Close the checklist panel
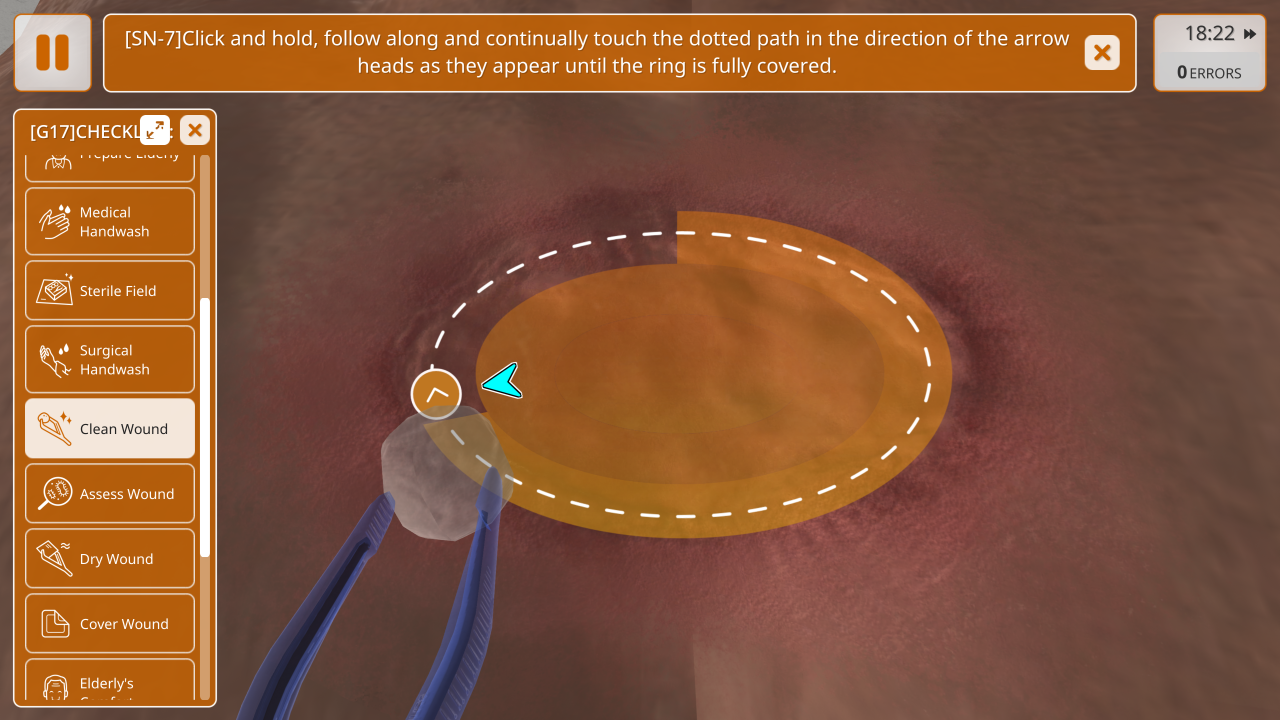1280x720 pixels. click(195, 130)
